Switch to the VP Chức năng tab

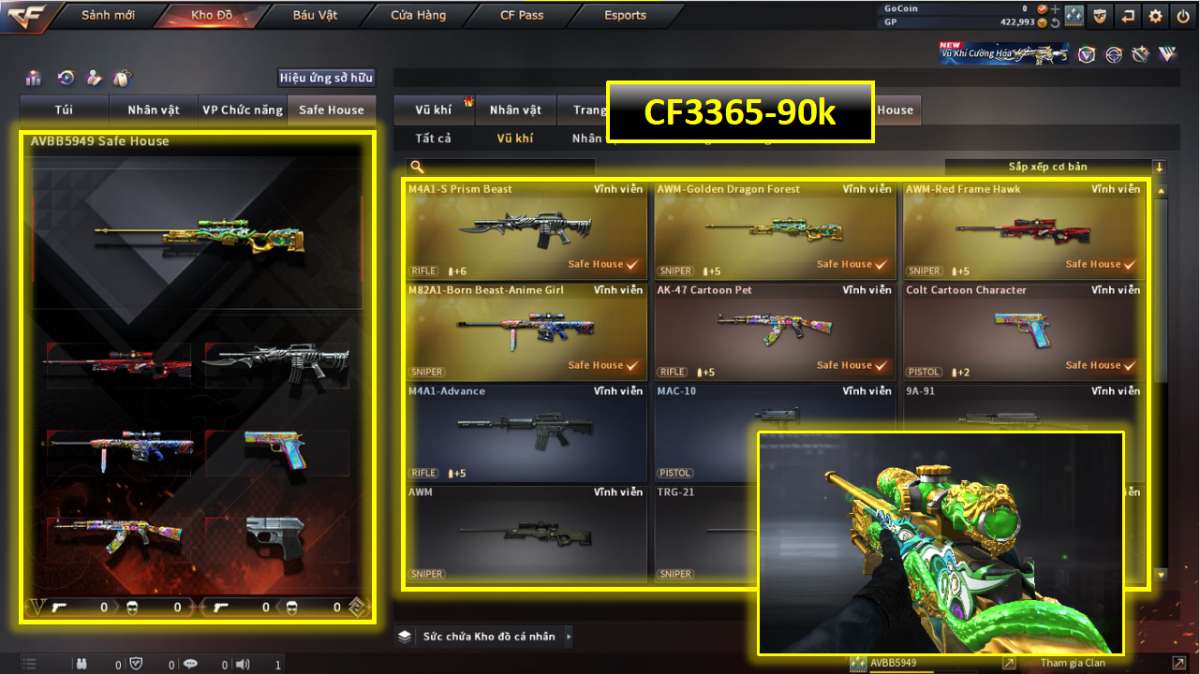coord(242,110)
